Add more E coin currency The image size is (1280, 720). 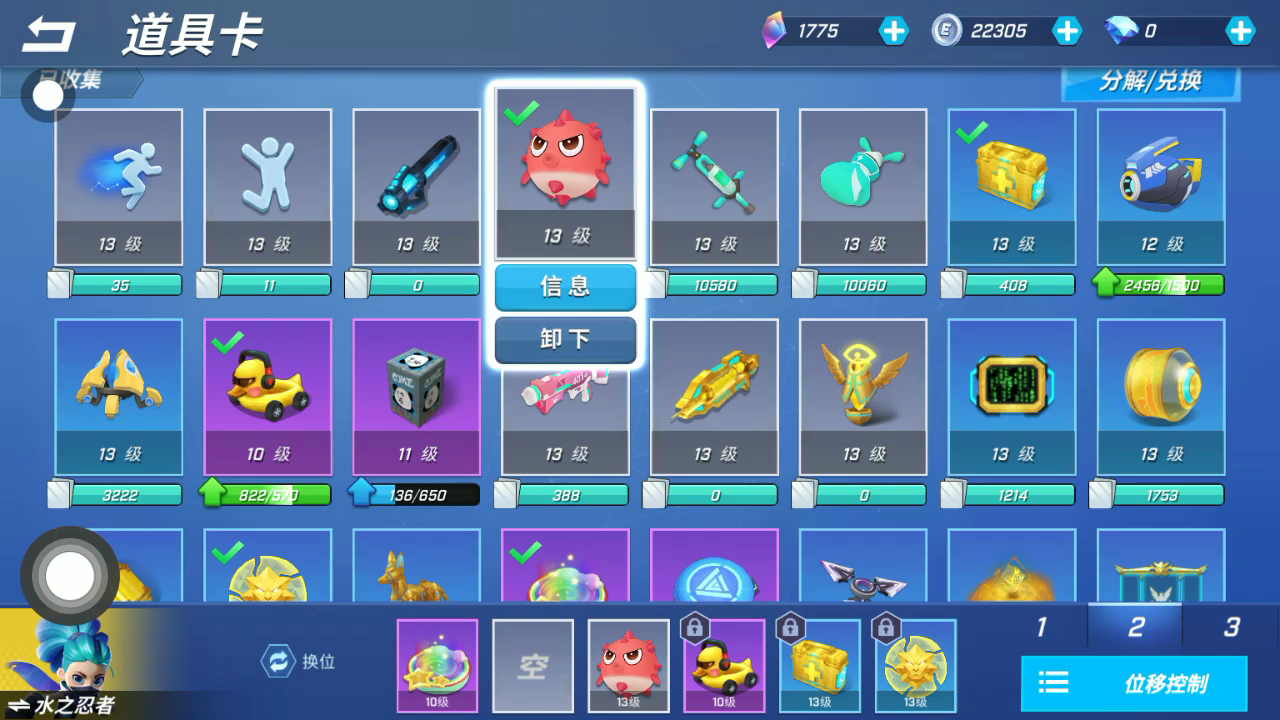1067,31
